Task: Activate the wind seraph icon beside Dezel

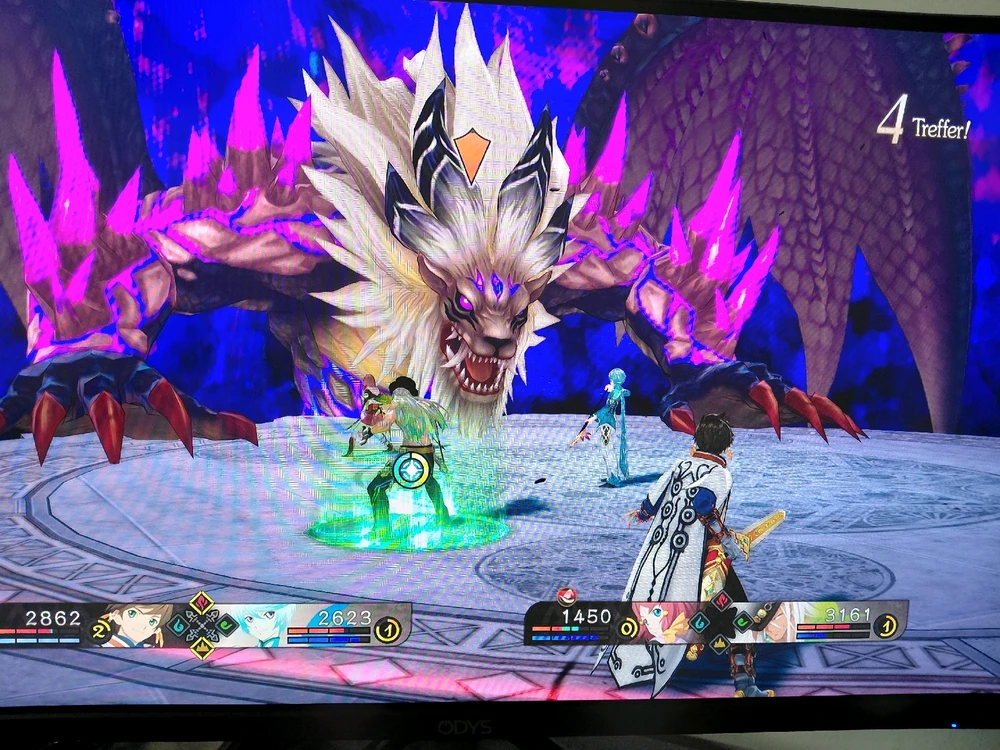Action: click(745, 622)
